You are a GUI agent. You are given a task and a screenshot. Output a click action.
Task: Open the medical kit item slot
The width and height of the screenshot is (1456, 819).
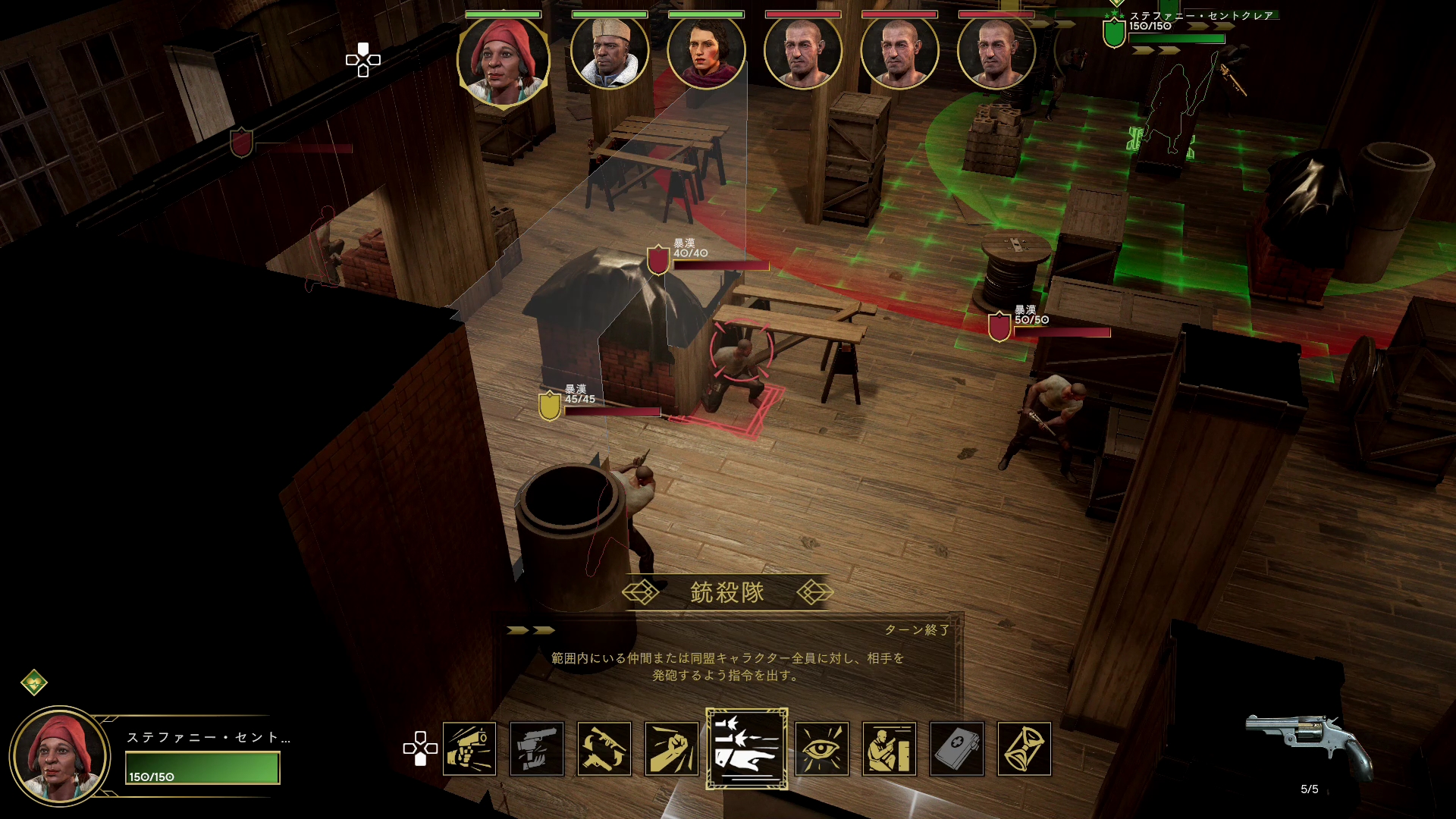(x=957, y=749)
